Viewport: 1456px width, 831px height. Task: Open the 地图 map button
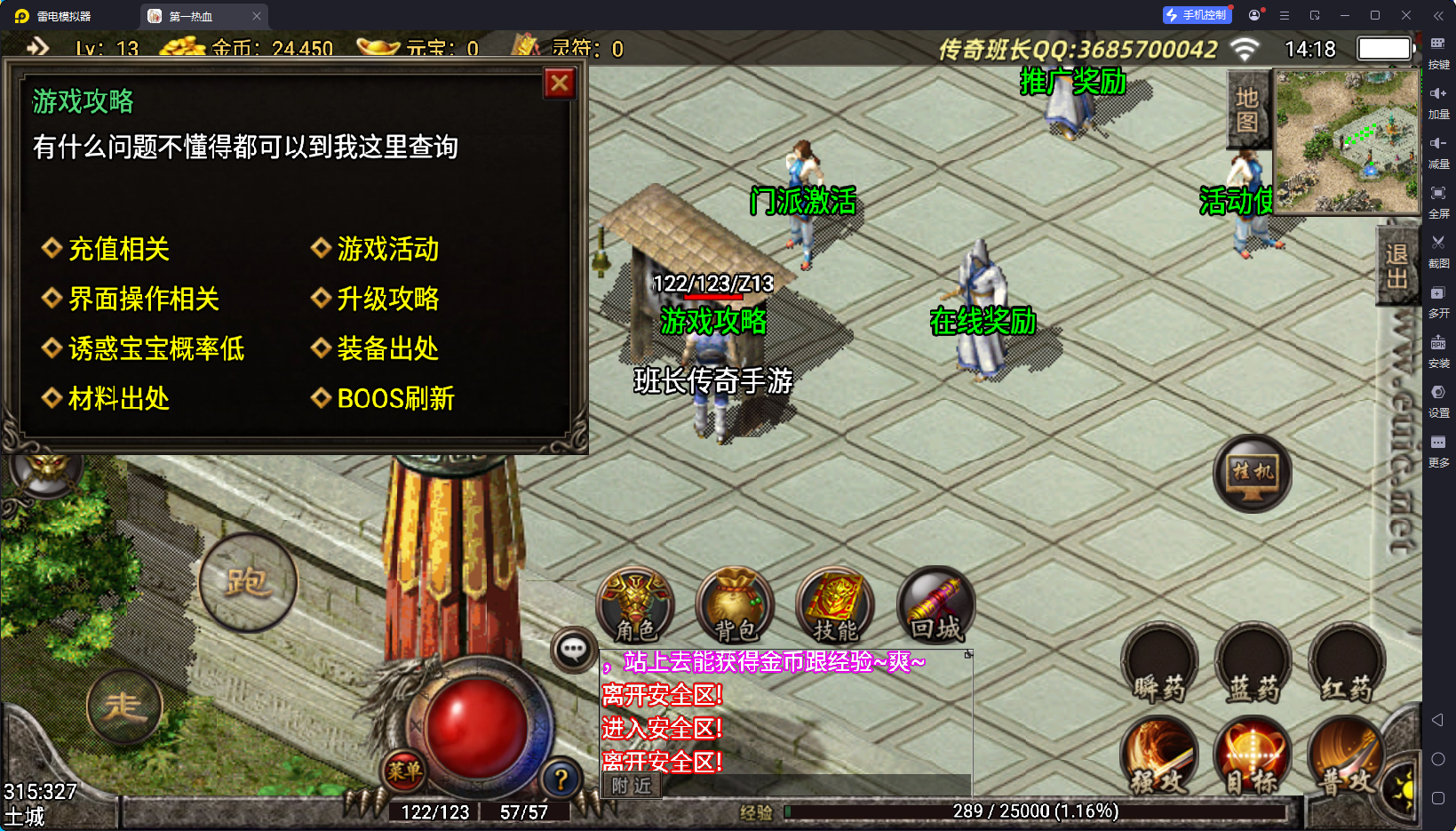coord(1247,109)
